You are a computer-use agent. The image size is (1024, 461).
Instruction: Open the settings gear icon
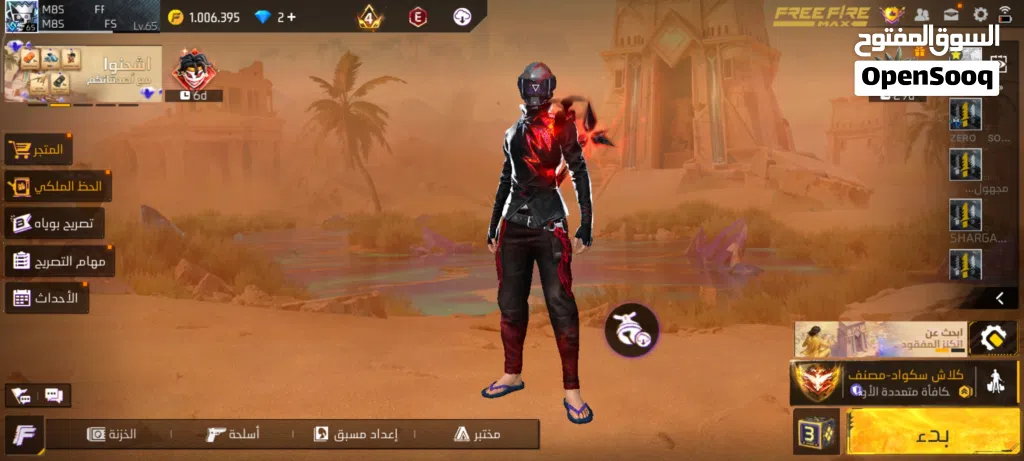pyautogui.click(x=980, y=15)
